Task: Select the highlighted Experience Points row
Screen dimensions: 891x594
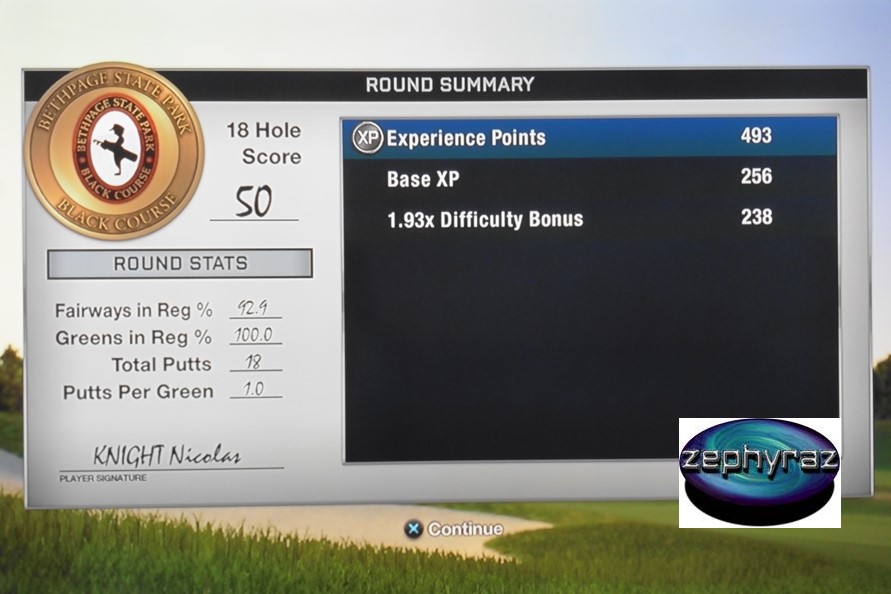Action: coord(590,137)
